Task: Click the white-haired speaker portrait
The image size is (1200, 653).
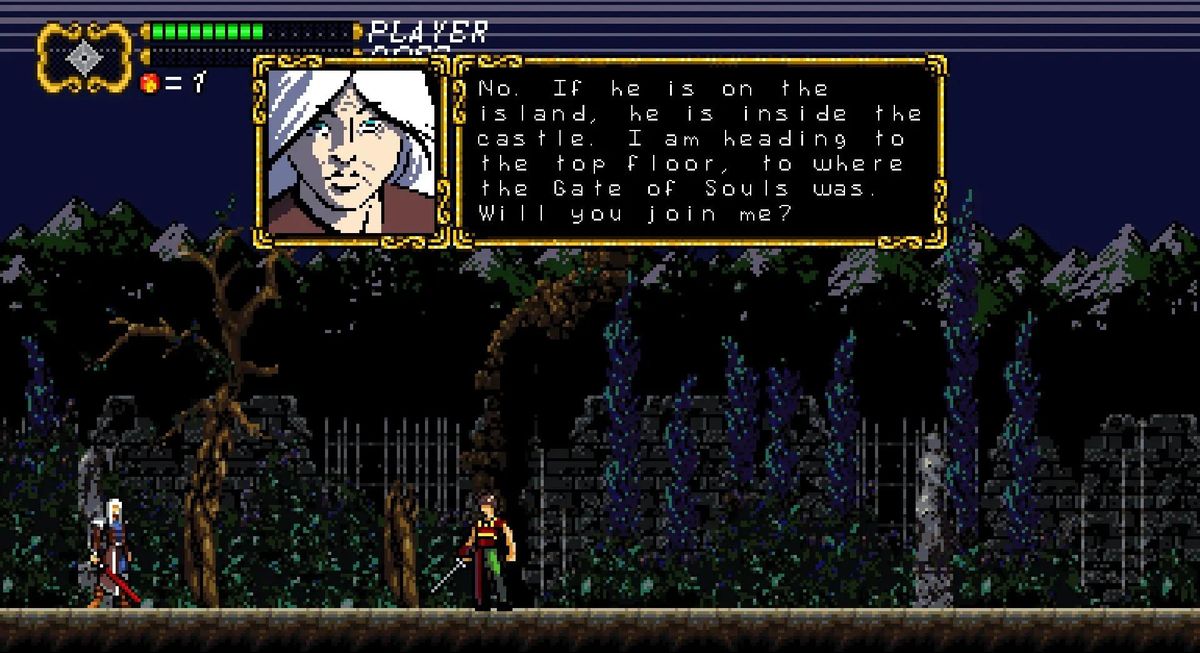Action: [351, 150]
